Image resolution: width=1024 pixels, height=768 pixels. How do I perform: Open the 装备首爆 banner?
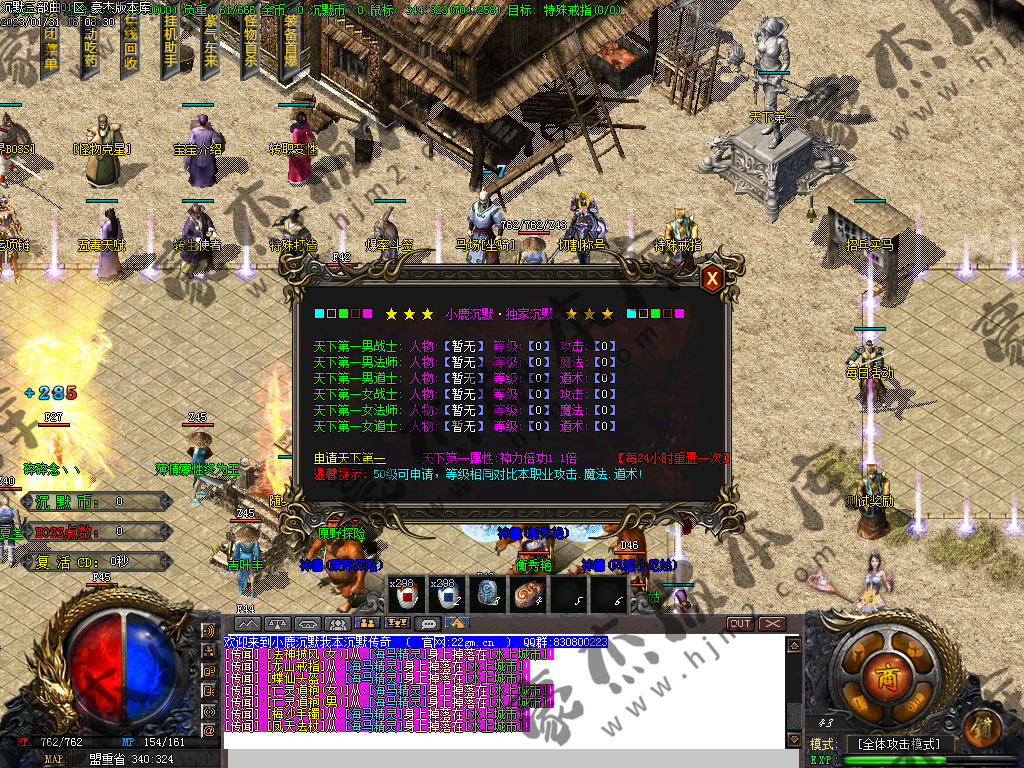point(290,45)
